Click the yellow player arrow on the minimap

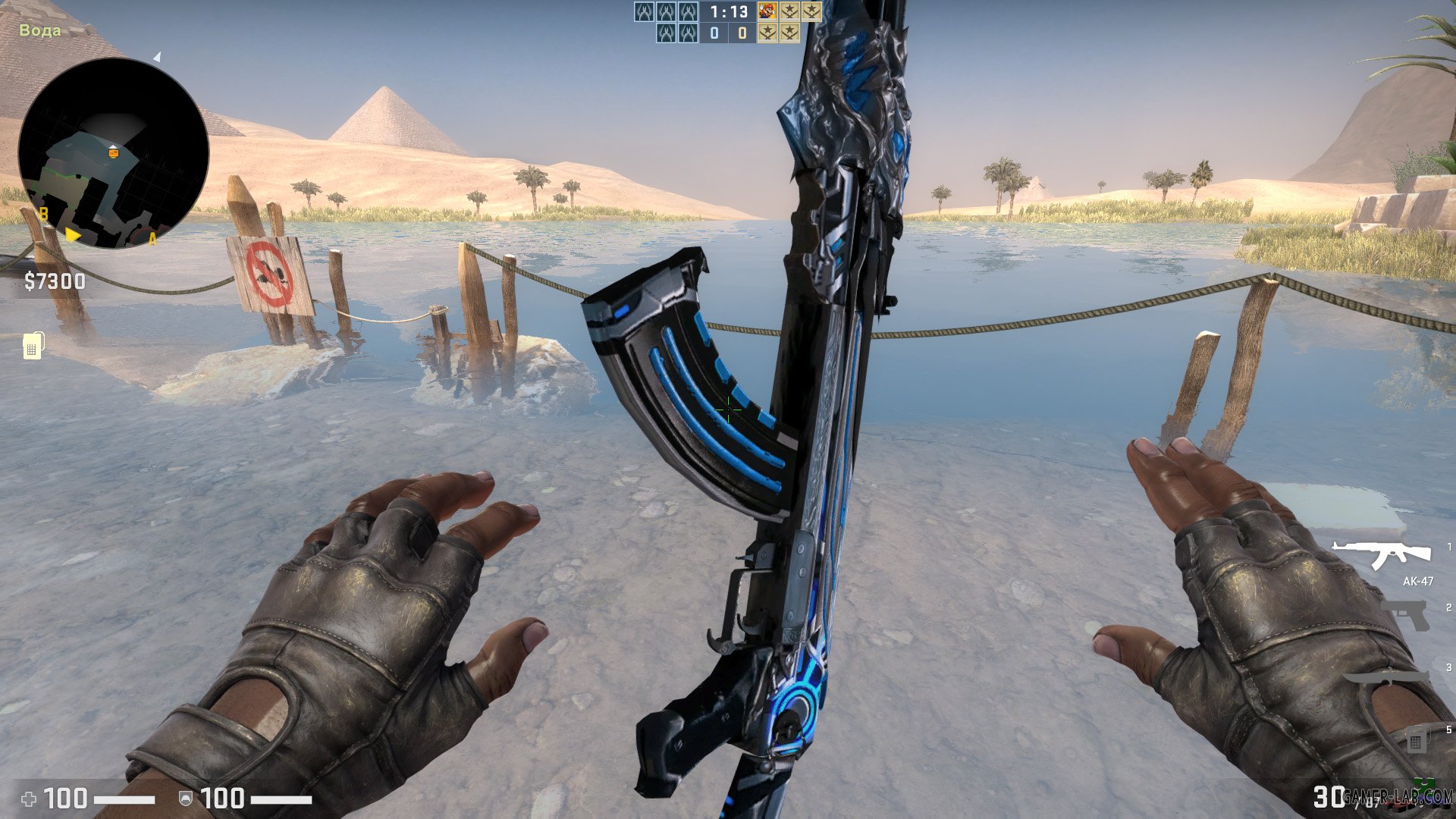72,235
